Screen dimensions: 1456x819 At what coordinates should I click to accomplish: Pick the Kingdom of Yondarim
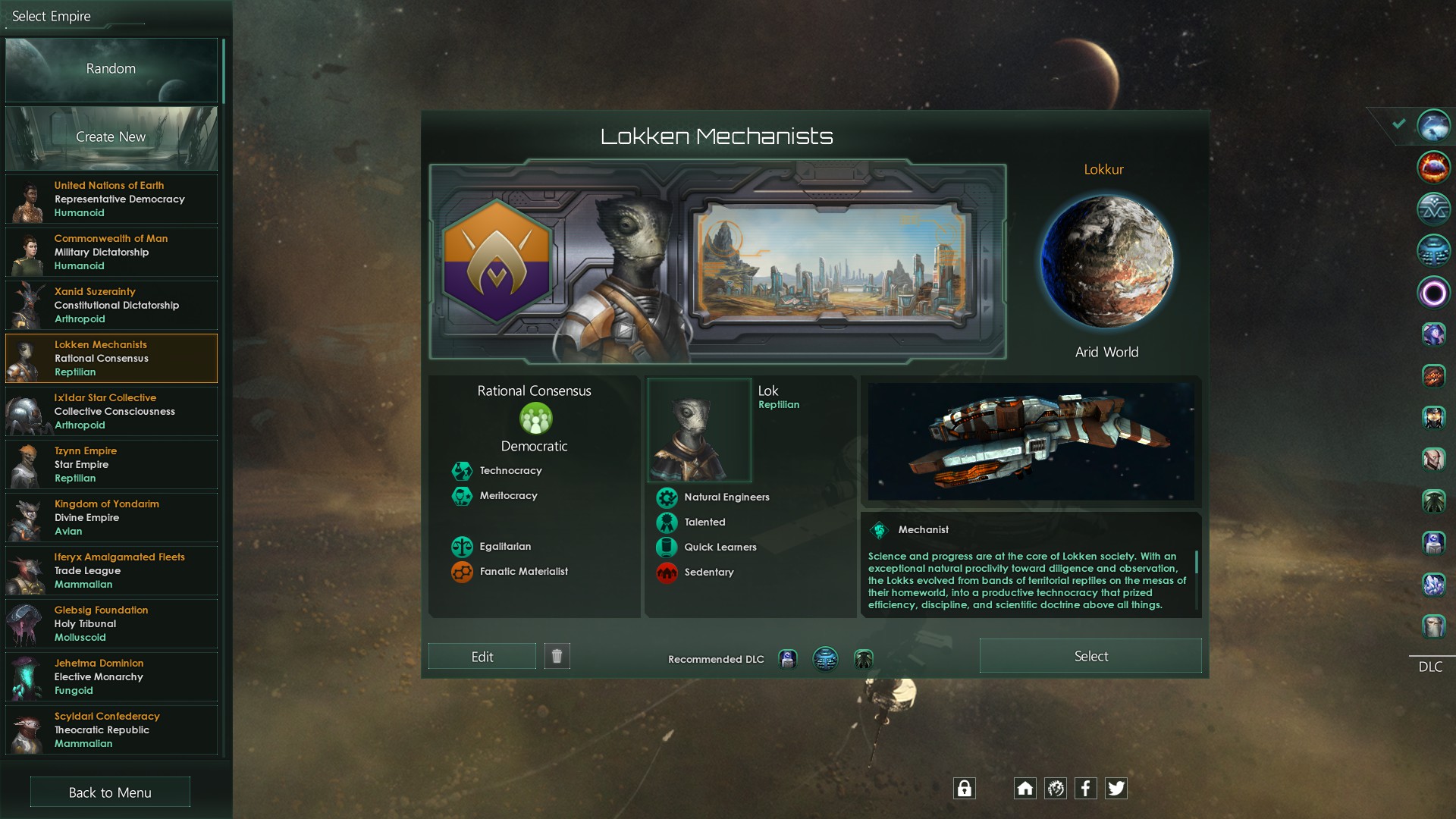tap(111, 518)
